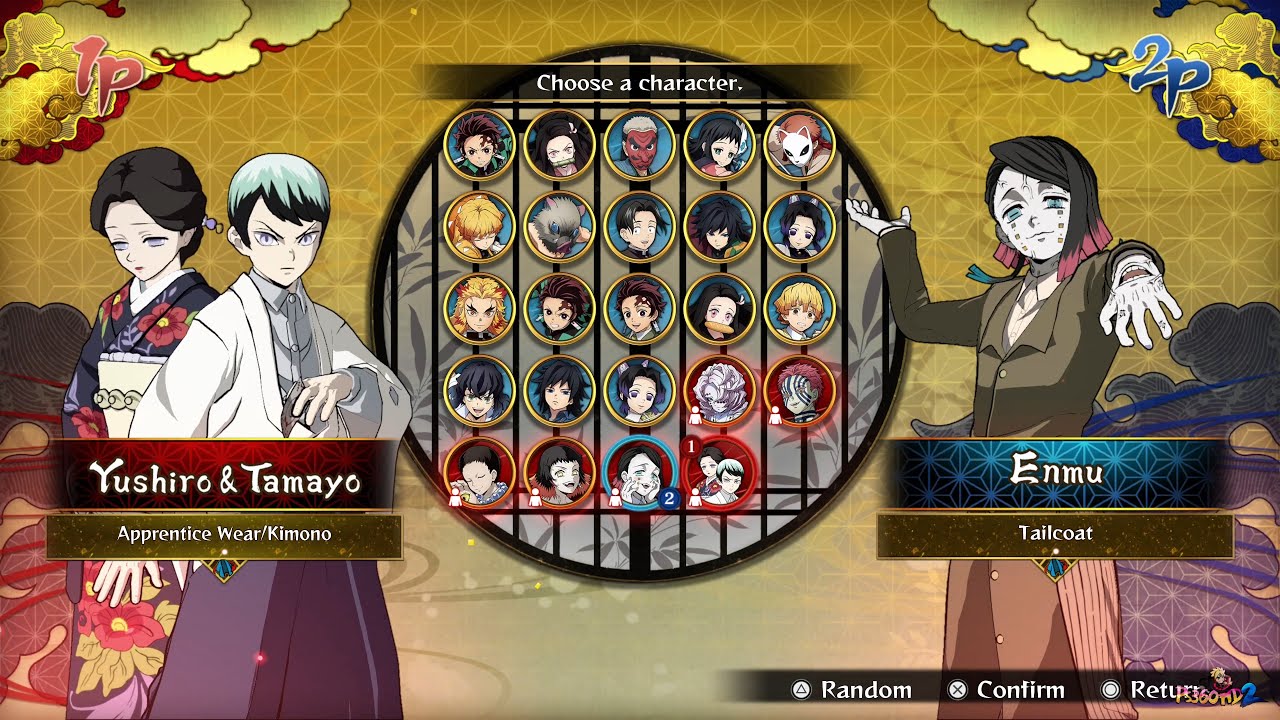Select Sabito wearing the white fox mask
Viewport: 1280px width, 720px height.
800,145
